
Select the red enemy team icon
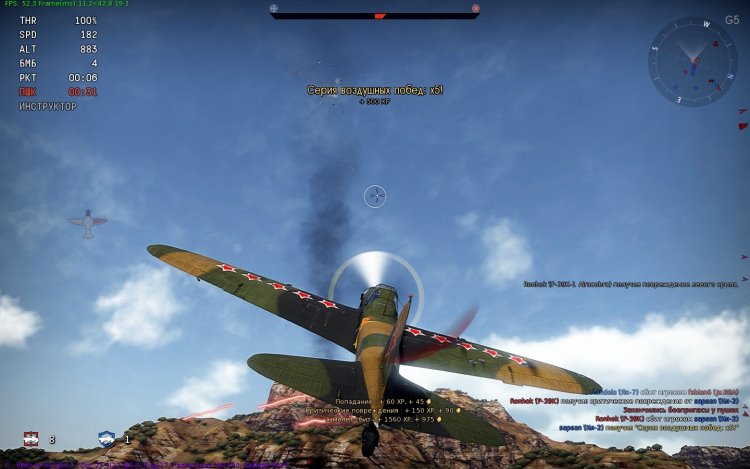tap(32, 438)
